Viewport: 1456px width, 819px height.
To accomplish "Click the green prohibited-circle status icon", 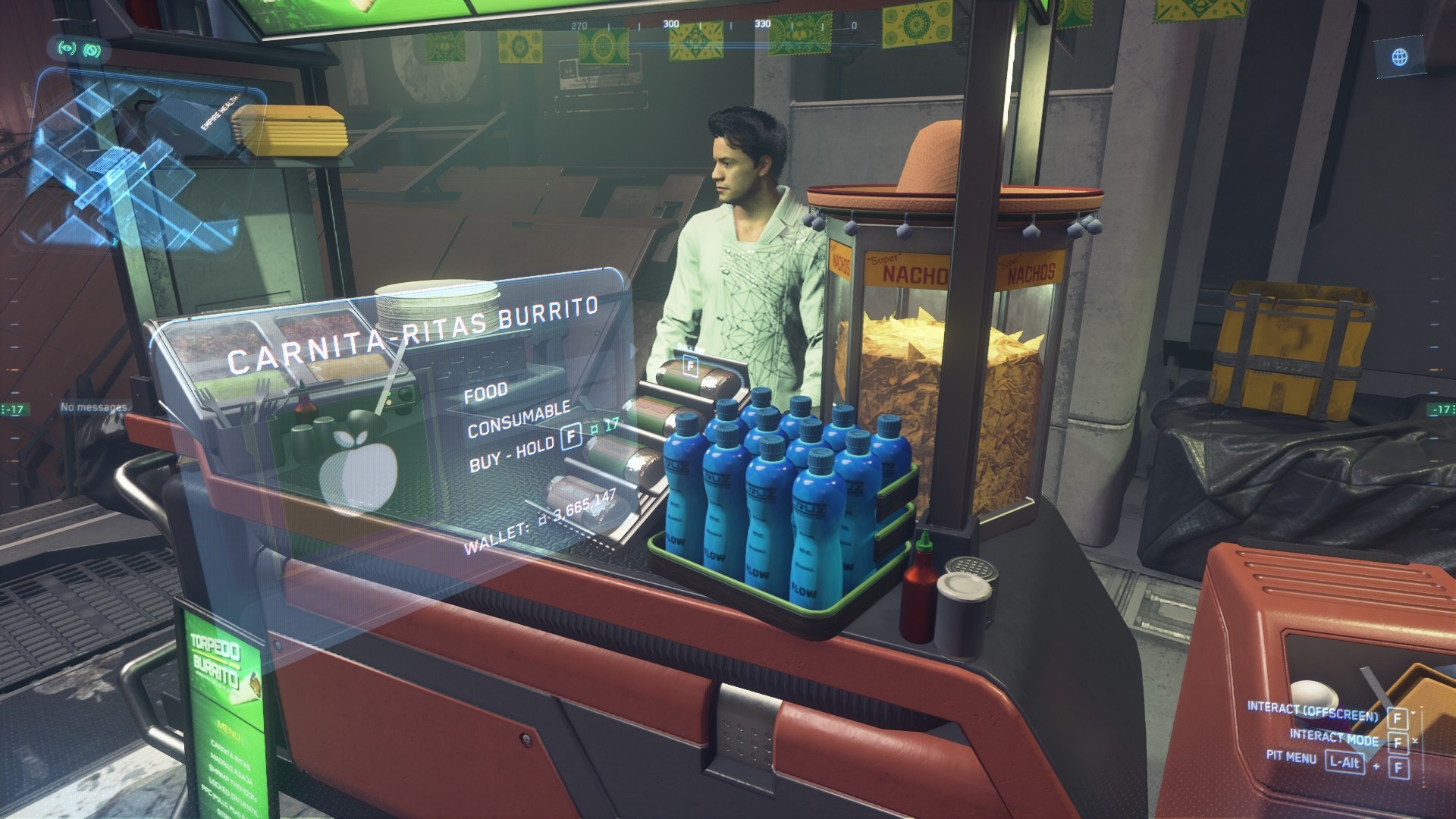I will (93, 50).
